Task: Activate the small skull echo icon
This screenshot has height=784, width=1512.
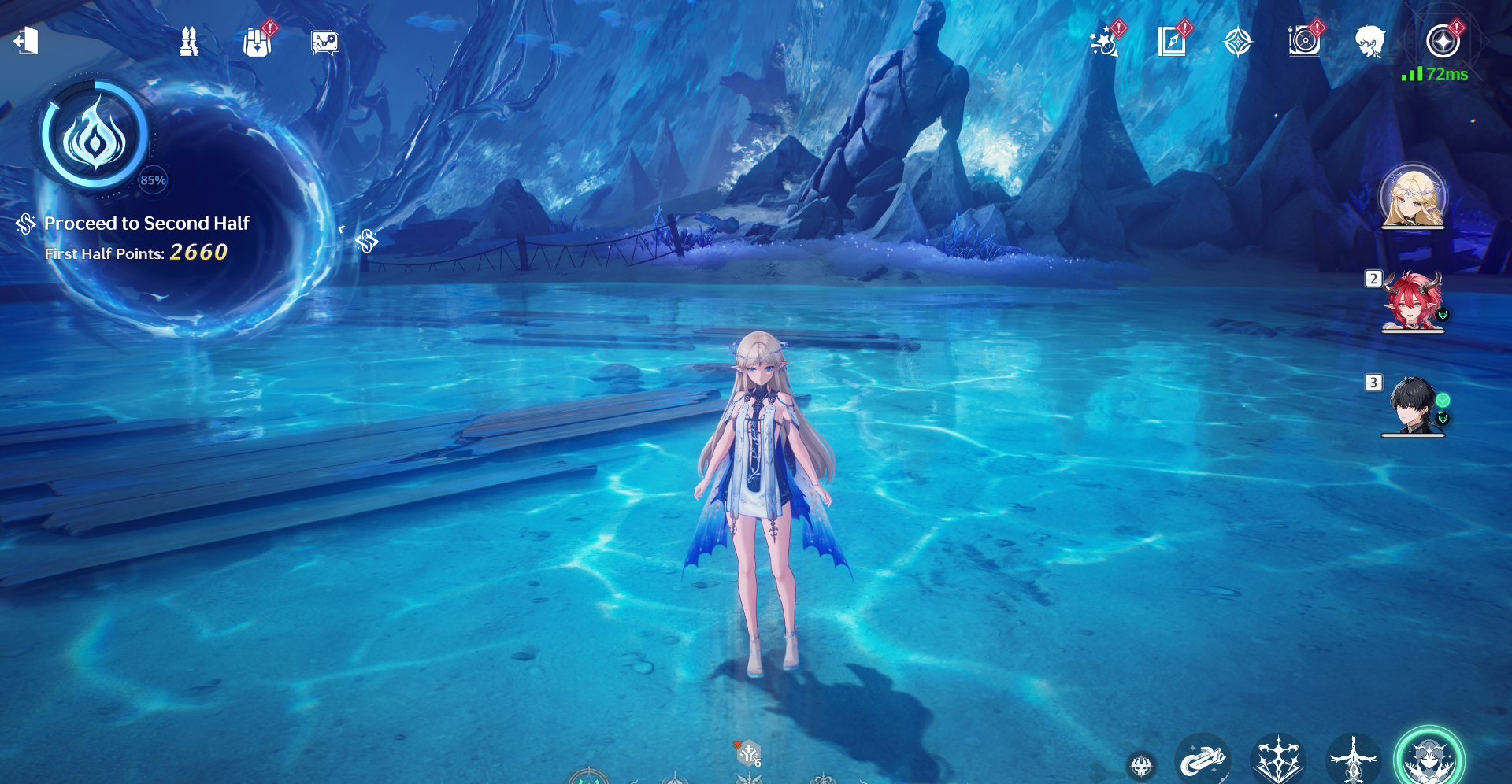Action: click(x=1141, y=764)
